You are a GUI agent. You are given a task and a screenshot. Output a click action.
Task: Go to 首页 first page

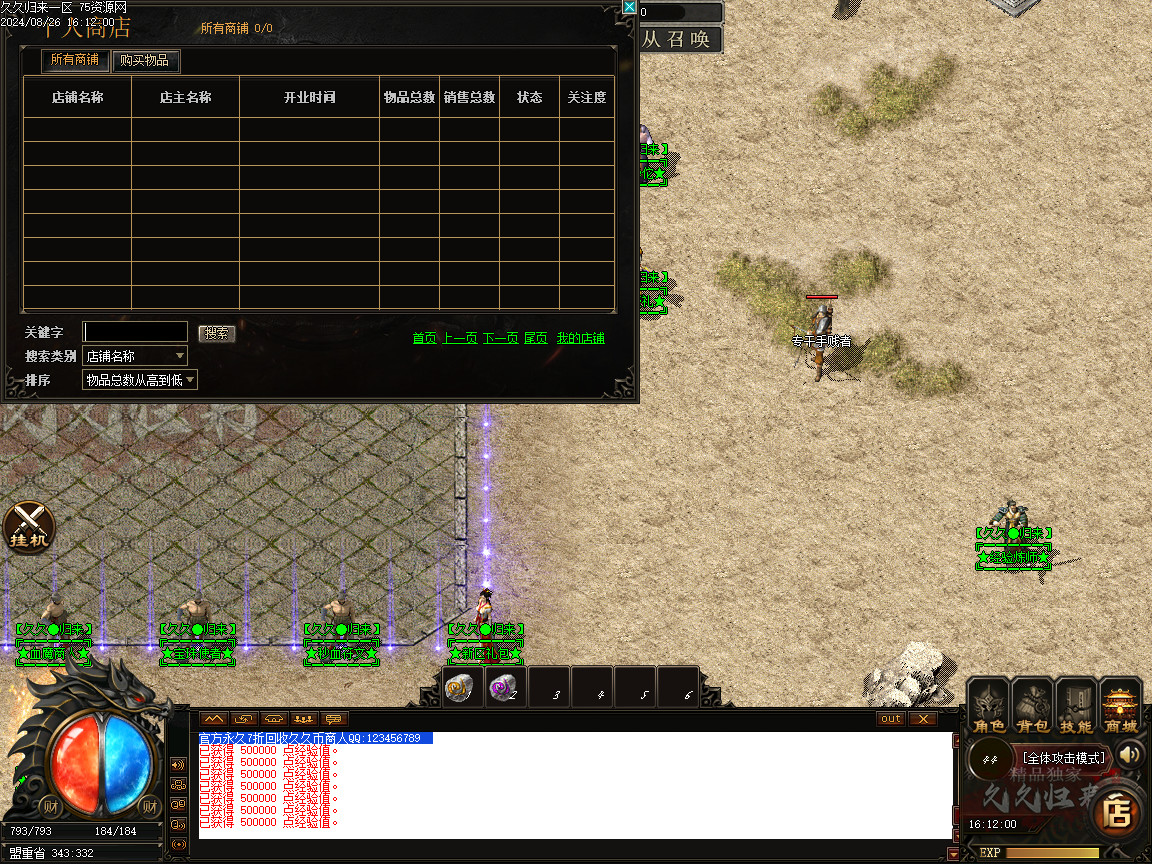point(424,338)
